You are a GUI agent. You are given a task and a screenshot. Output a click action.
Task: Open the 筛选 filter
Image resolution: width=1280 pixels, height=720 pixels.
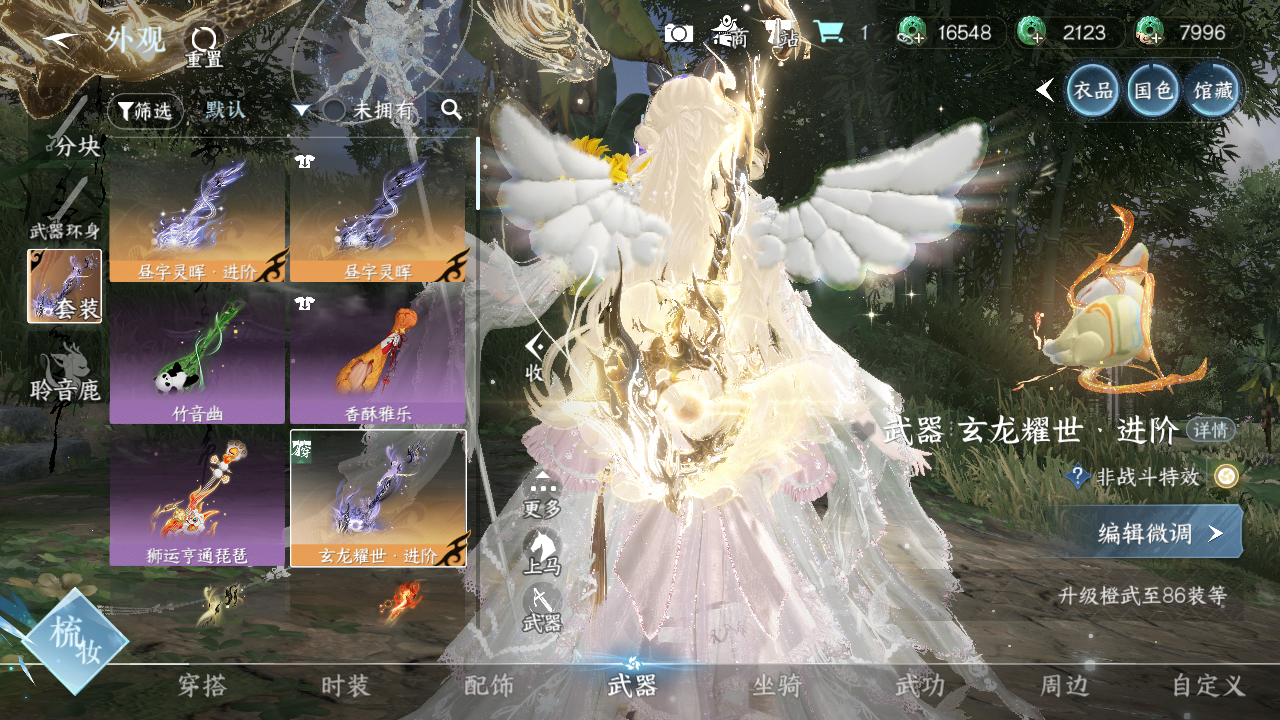145,111
